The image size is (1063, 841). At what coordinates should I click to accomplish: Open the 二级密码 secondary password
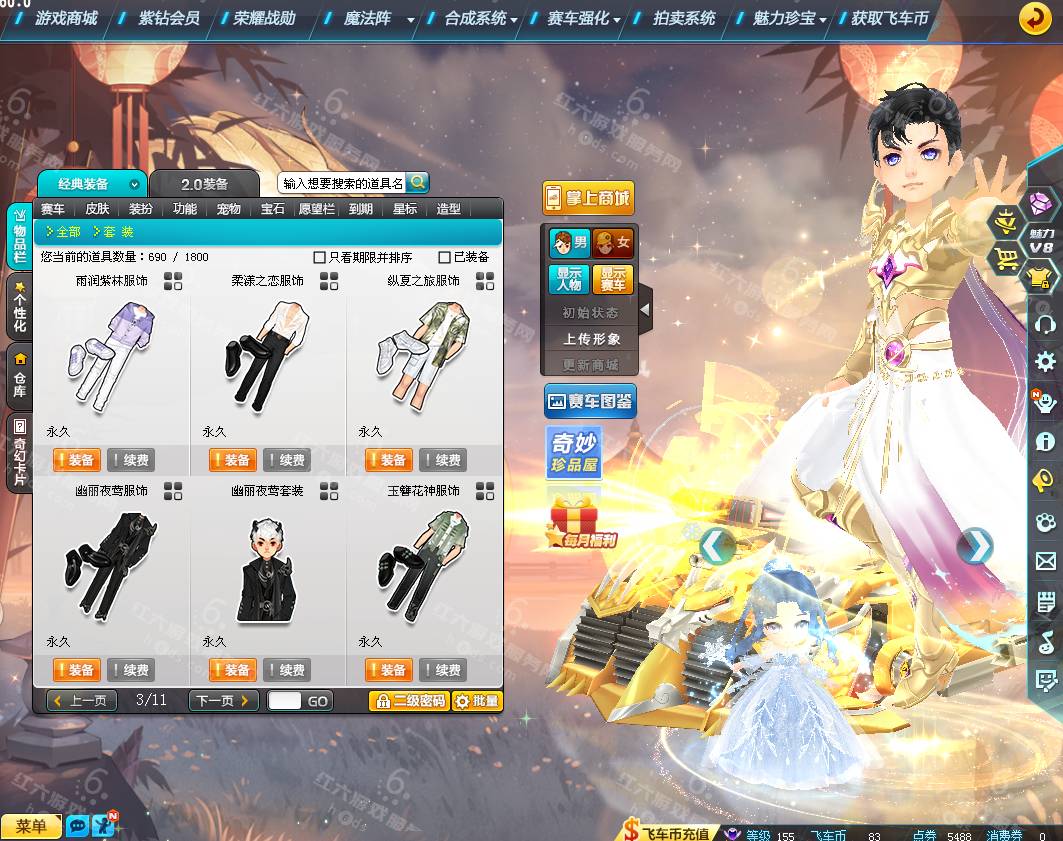pyautogui.click(x=408, y=701)
